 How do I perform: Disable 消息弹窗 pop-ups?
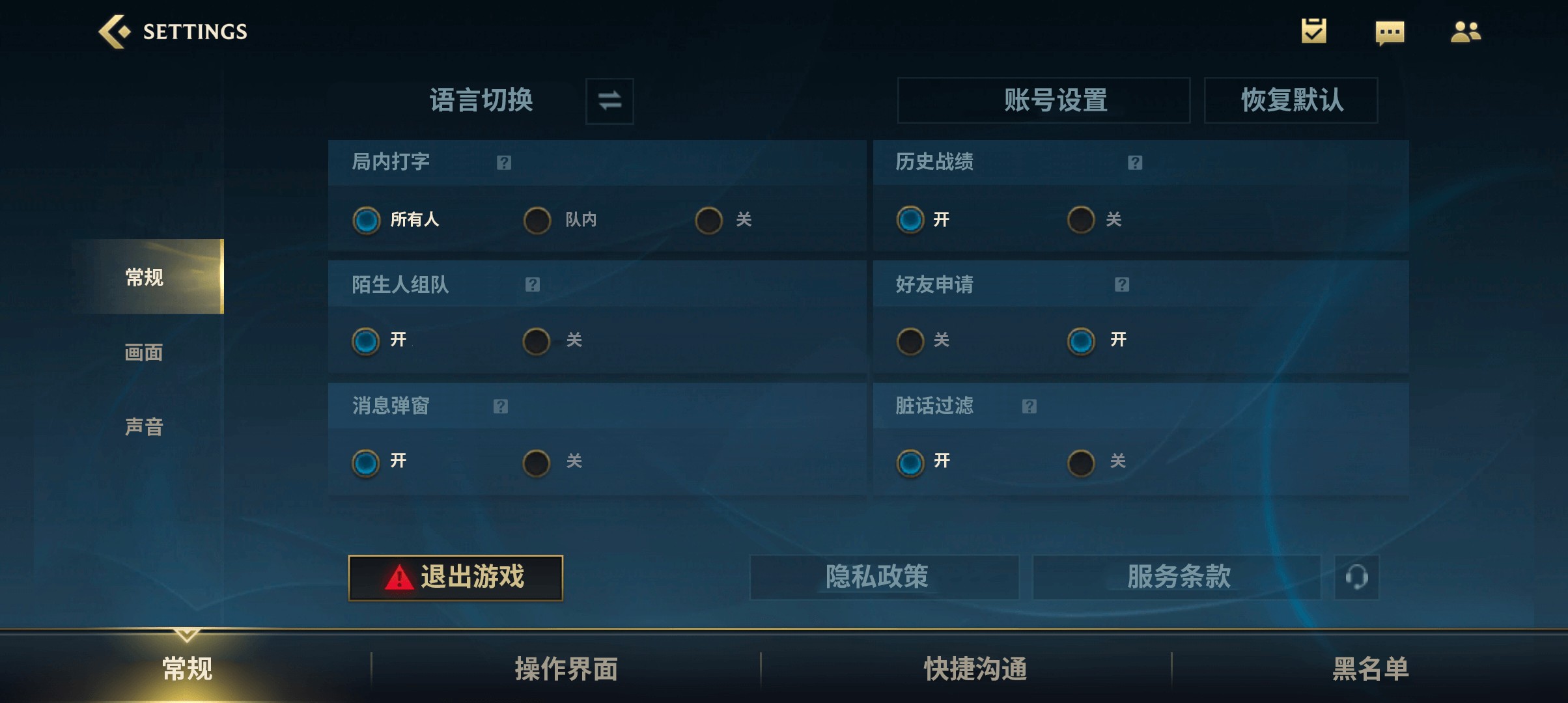coord(537,462)
